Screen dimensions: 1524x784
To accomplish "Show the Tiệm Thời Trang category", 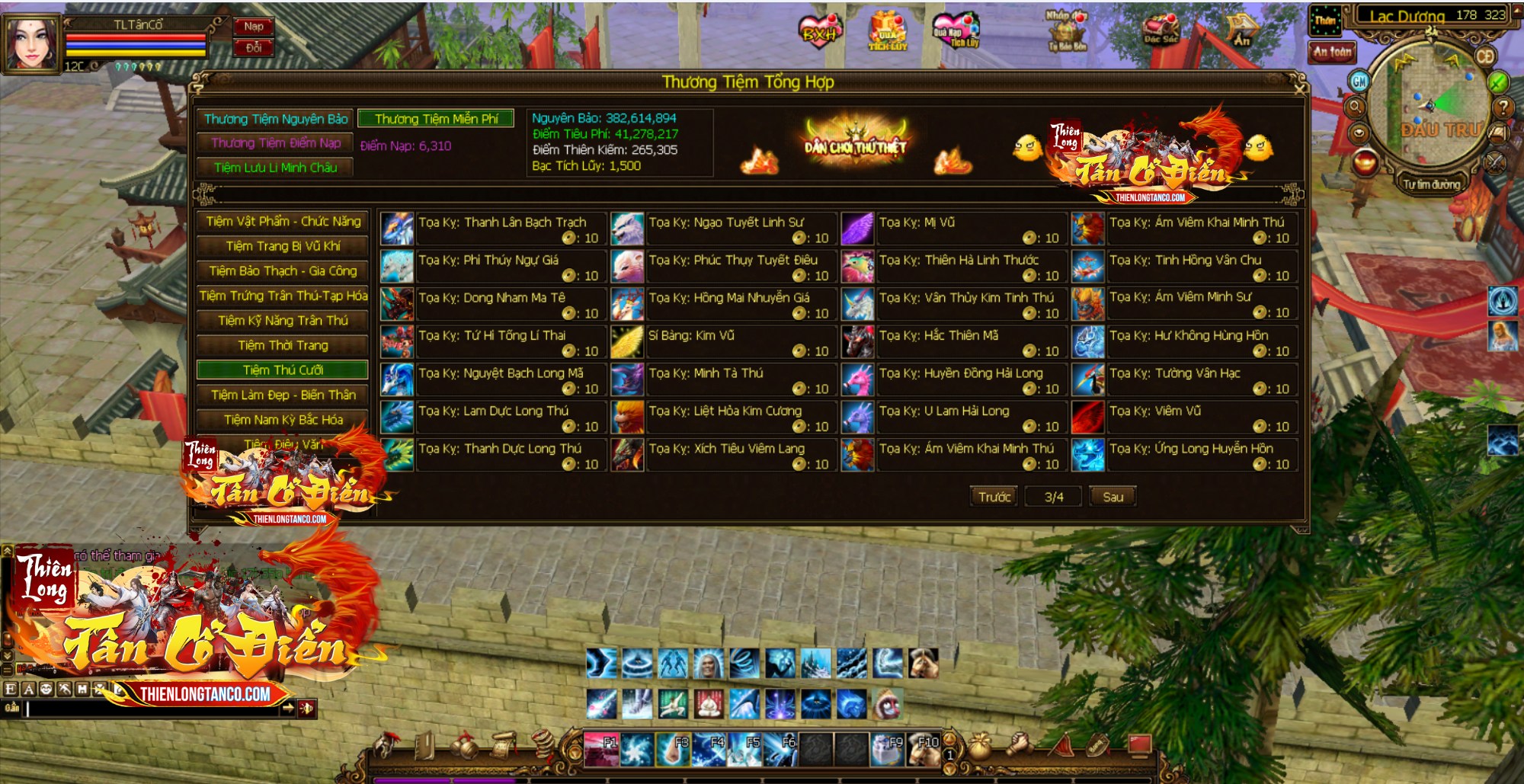I will (x=283, y=345).
